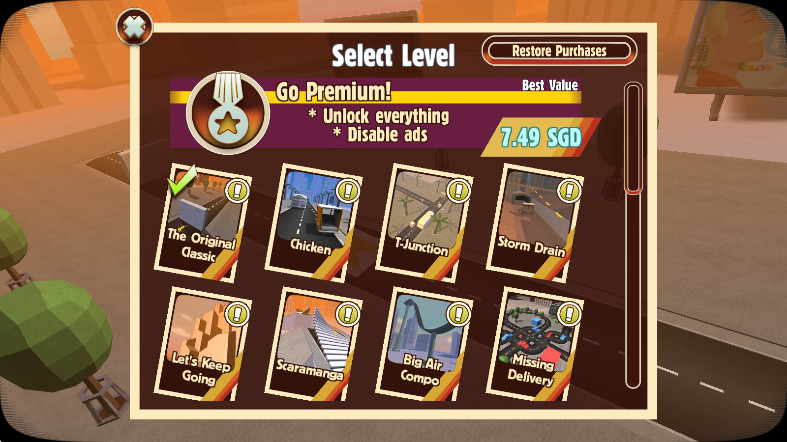The width and height of the screenshot is (787, 442).
Task: Click the level list scrollbar
Action: 632,236
